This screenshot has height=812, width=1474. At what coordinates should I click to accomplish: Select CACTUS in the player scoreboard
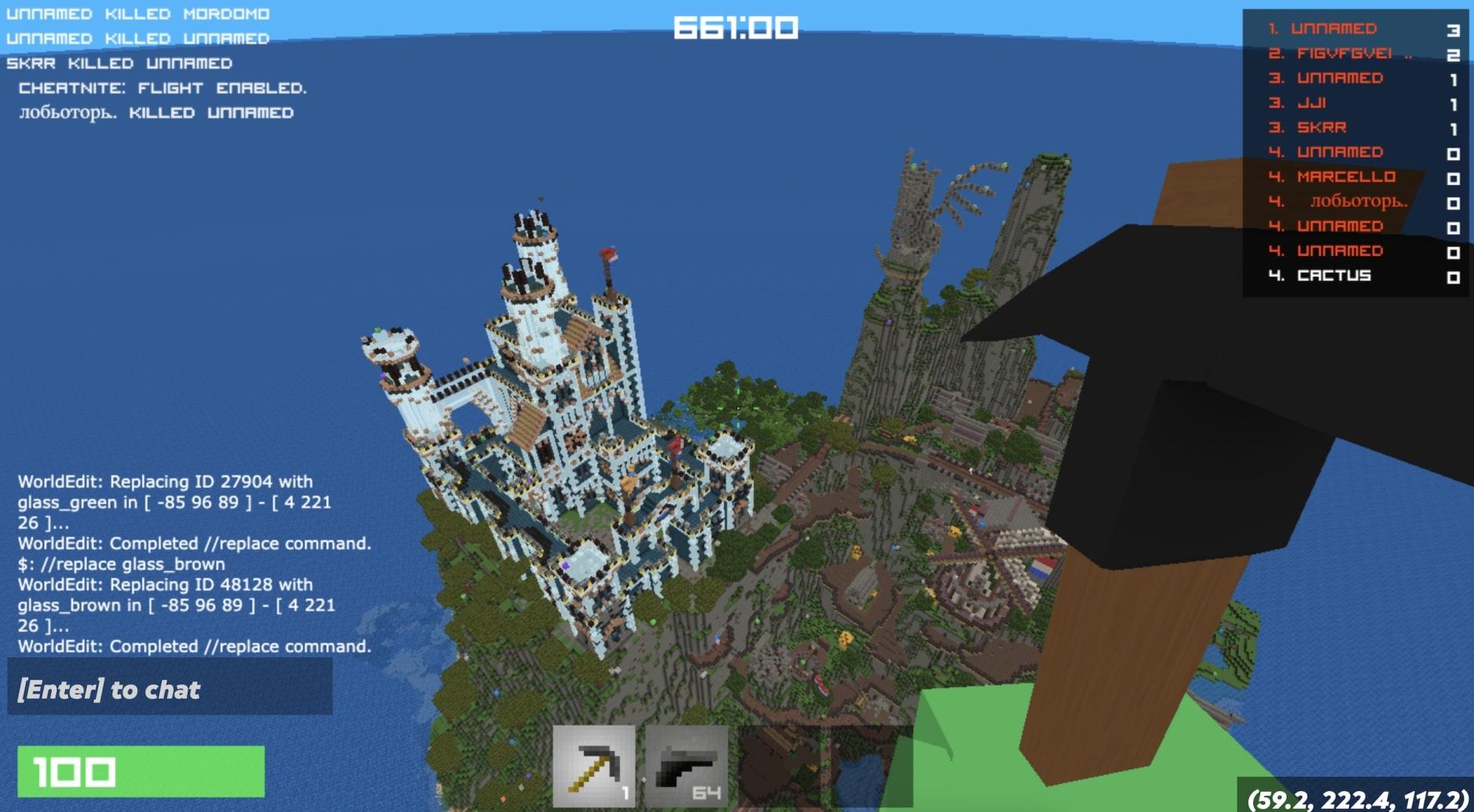(1333, 276)
